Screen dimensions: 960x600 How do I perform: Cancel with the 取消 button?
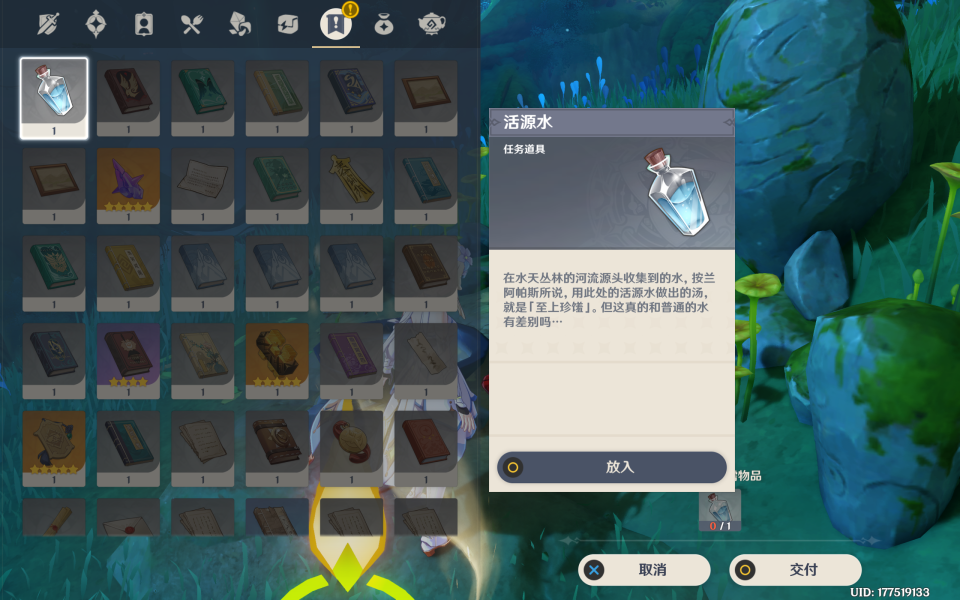pos(644,570)
